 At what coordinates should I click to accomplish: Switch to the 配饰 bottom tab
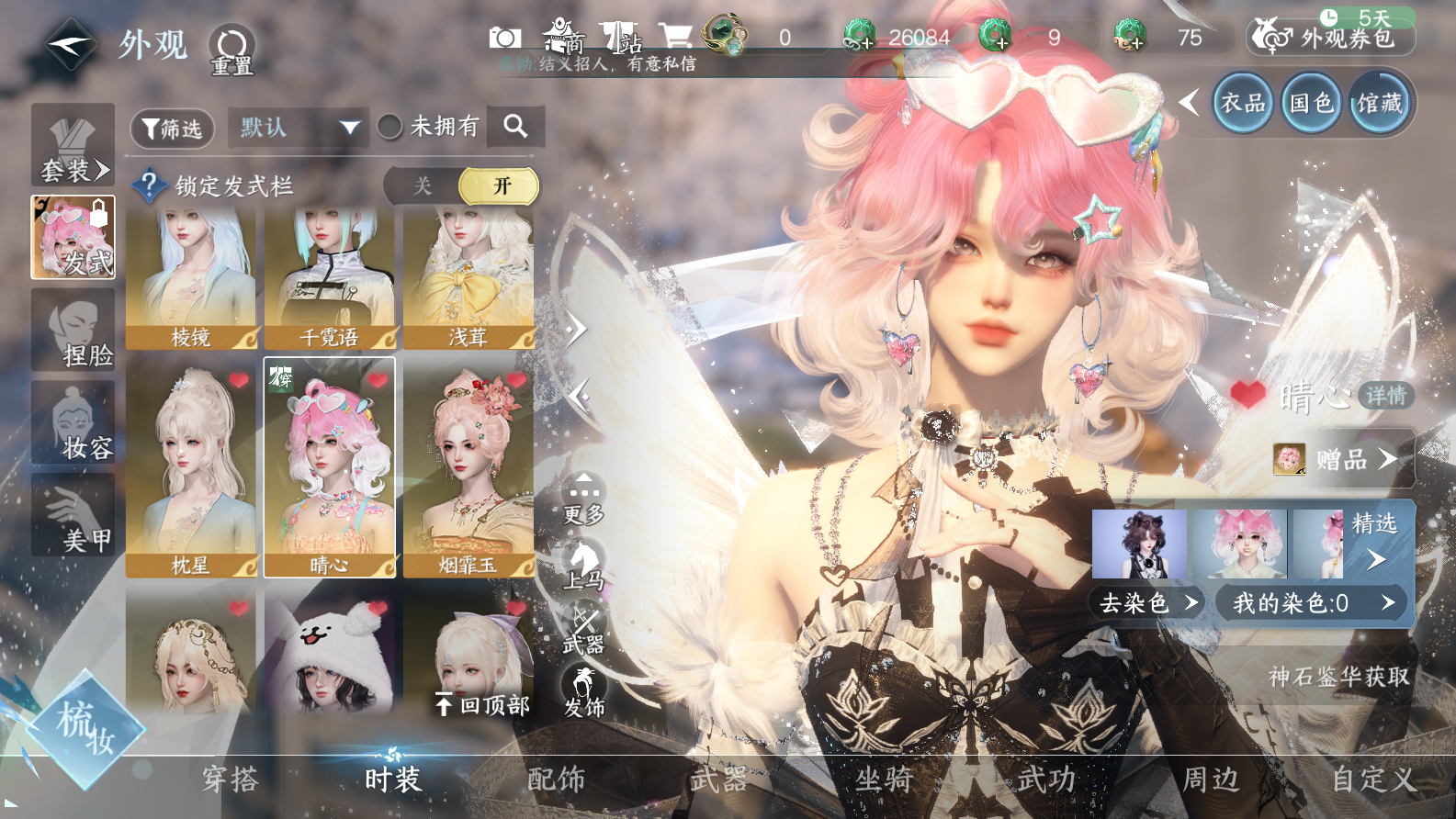(556, 780)
